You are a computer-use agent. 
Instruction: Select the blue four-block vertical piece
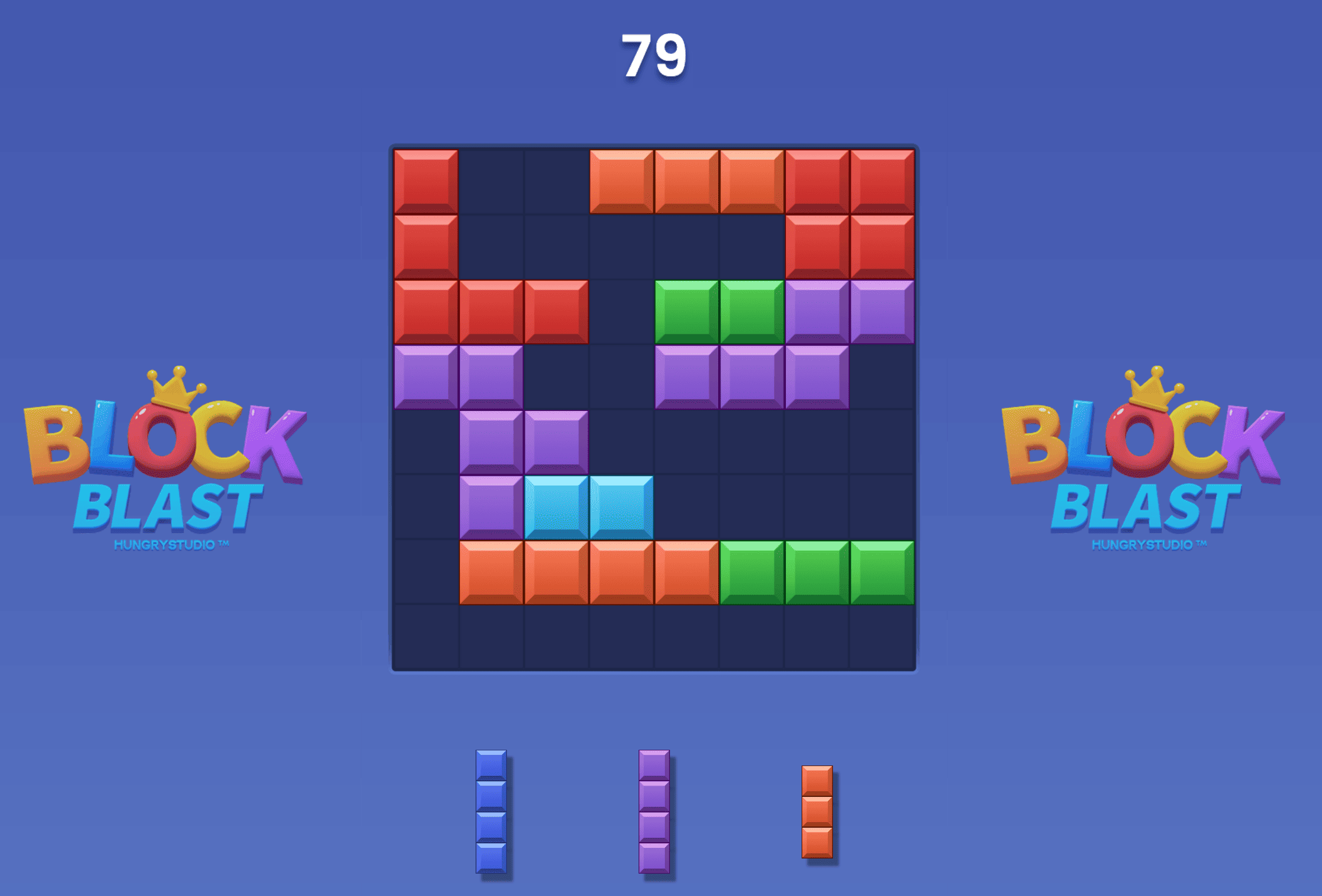click(491, 811)
